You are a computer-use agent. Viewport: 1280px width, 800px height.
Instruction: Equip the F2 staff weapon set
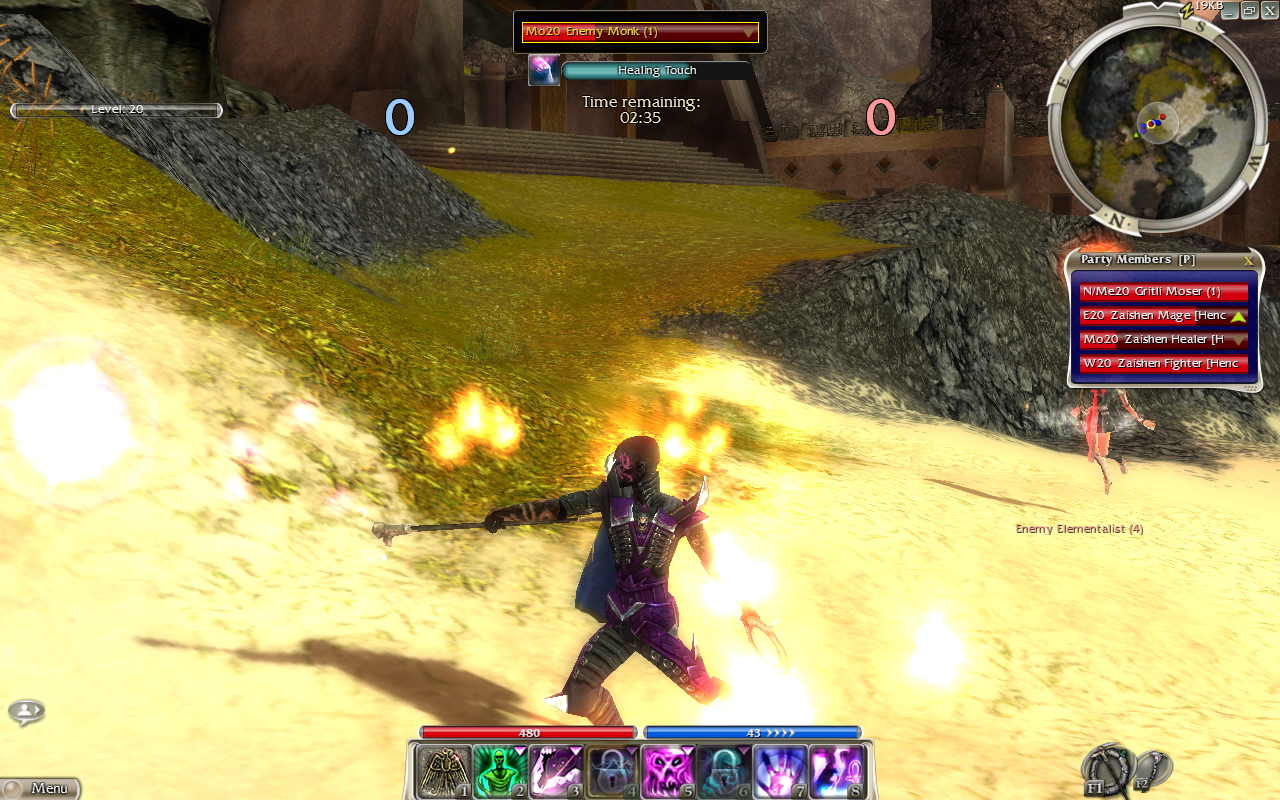tap(1153, 768)
